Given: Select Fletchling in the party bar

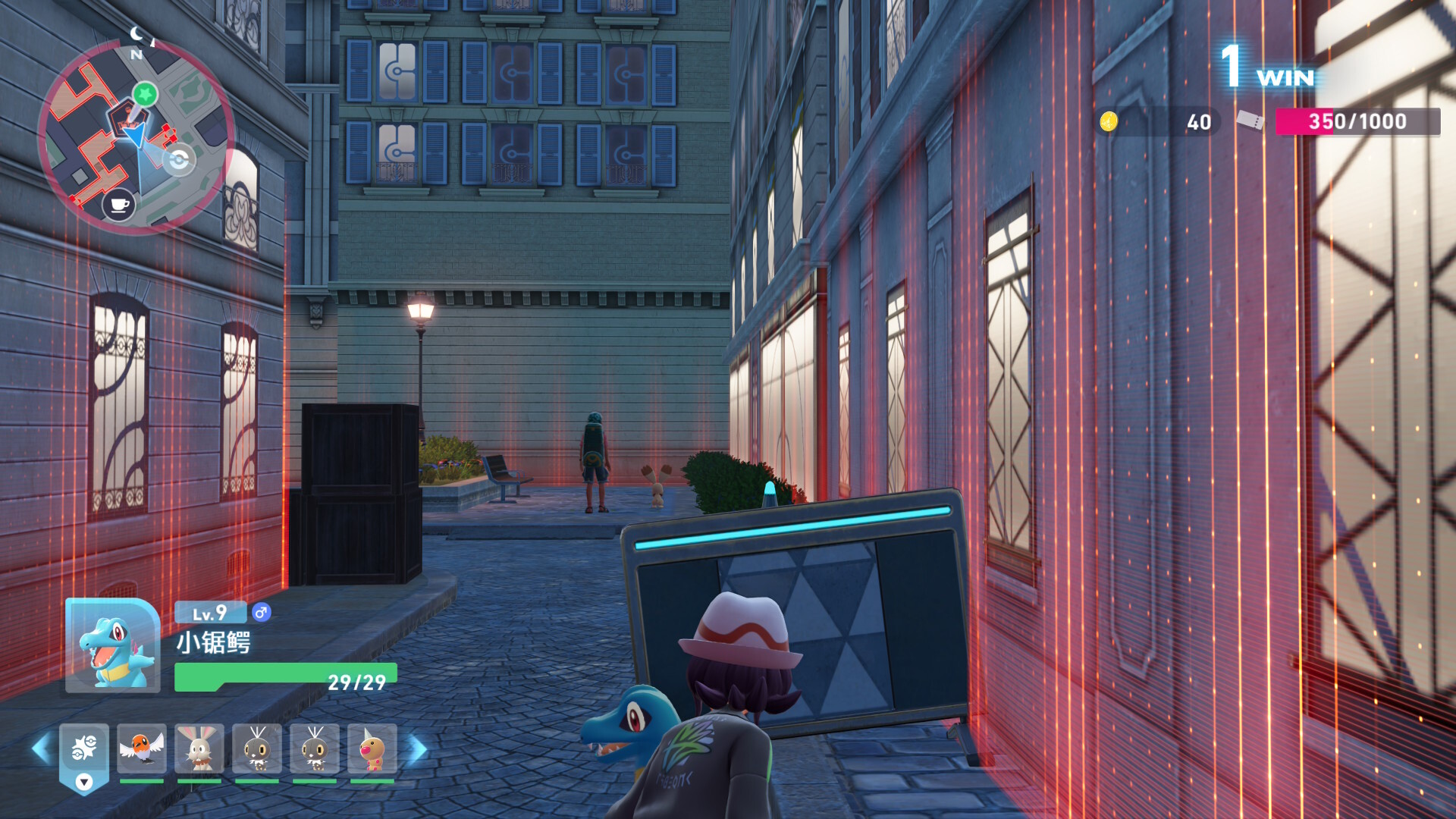Looking at the screenshot, I should (x=142, y=748).
